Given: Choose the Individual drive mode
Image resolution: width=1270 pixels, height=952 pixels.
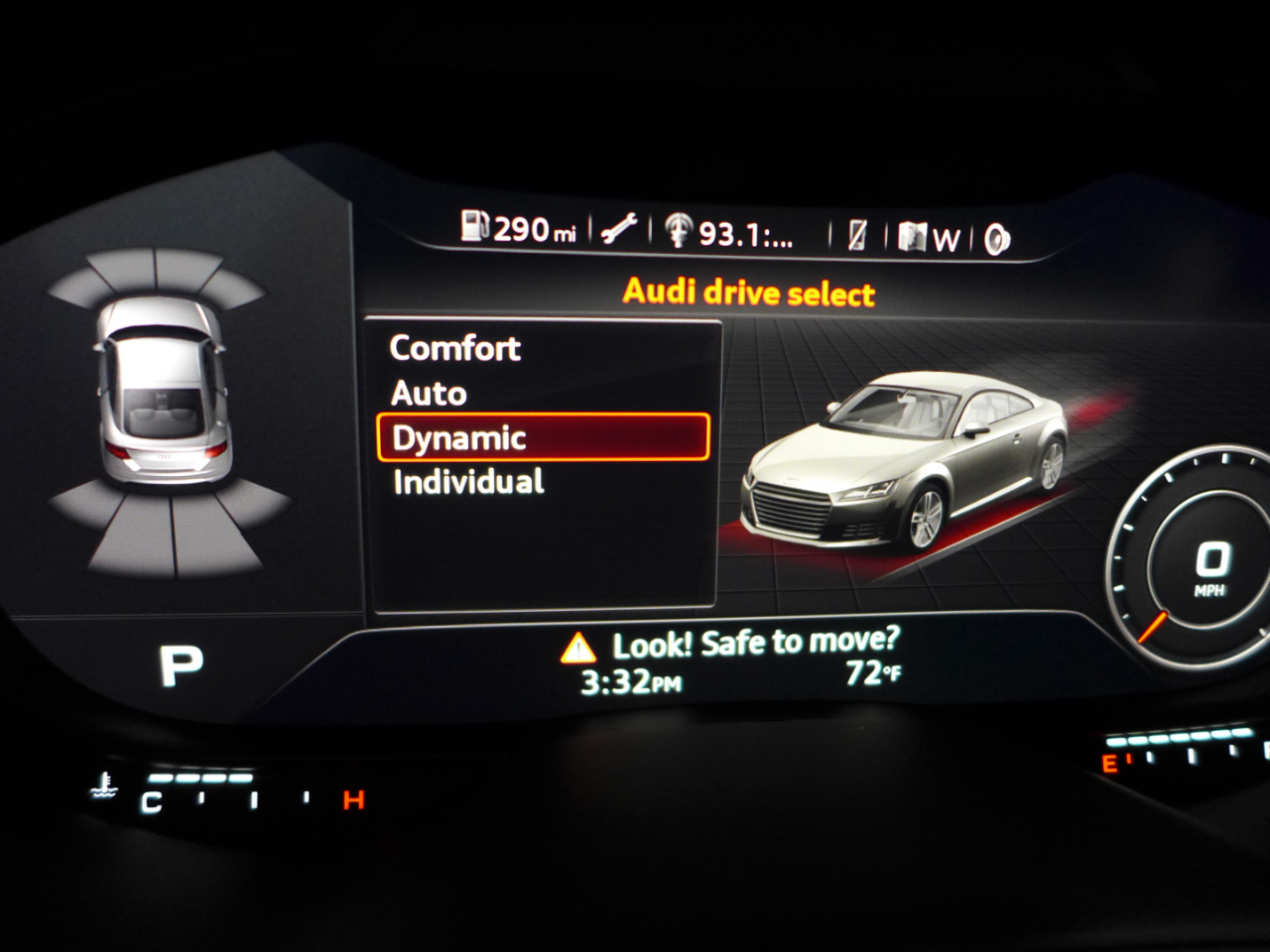Looking at the screenshot, I should pos(467,482).
